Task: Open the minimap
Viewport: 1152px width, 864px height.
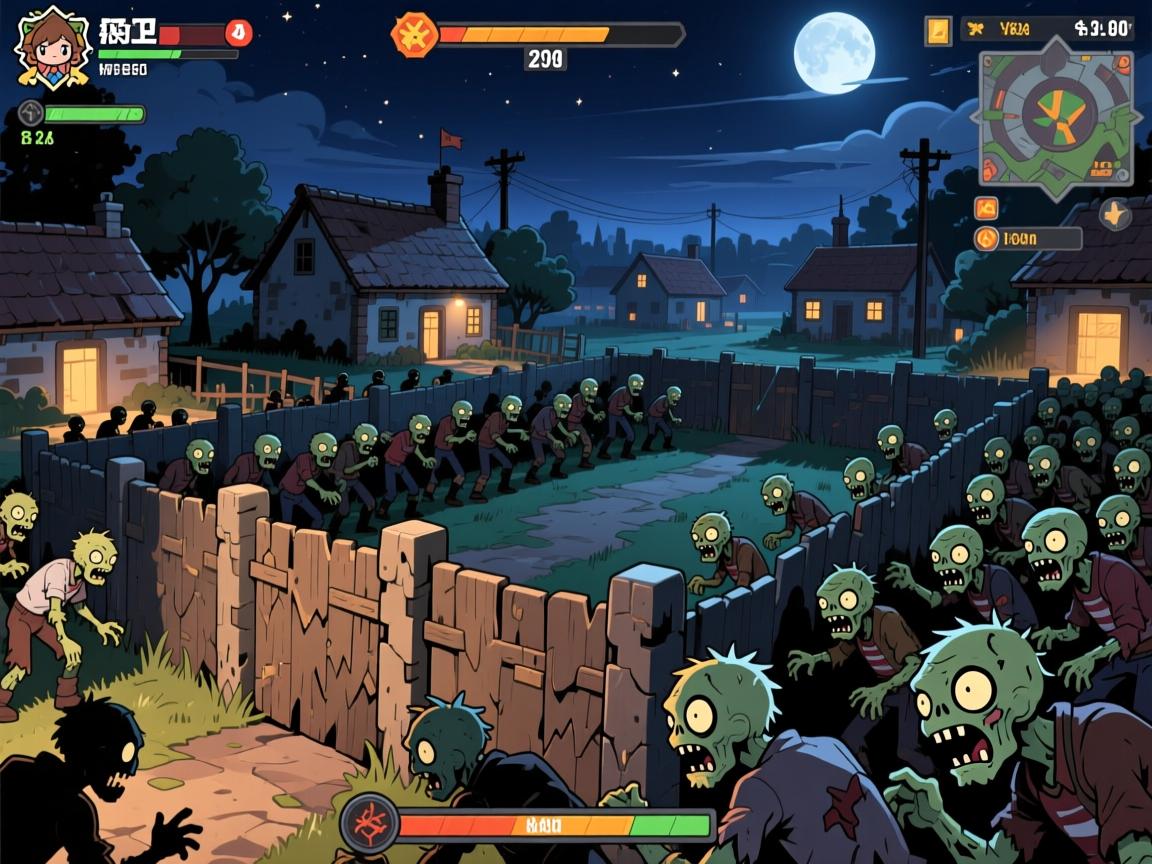Action: coord(1056,118)
